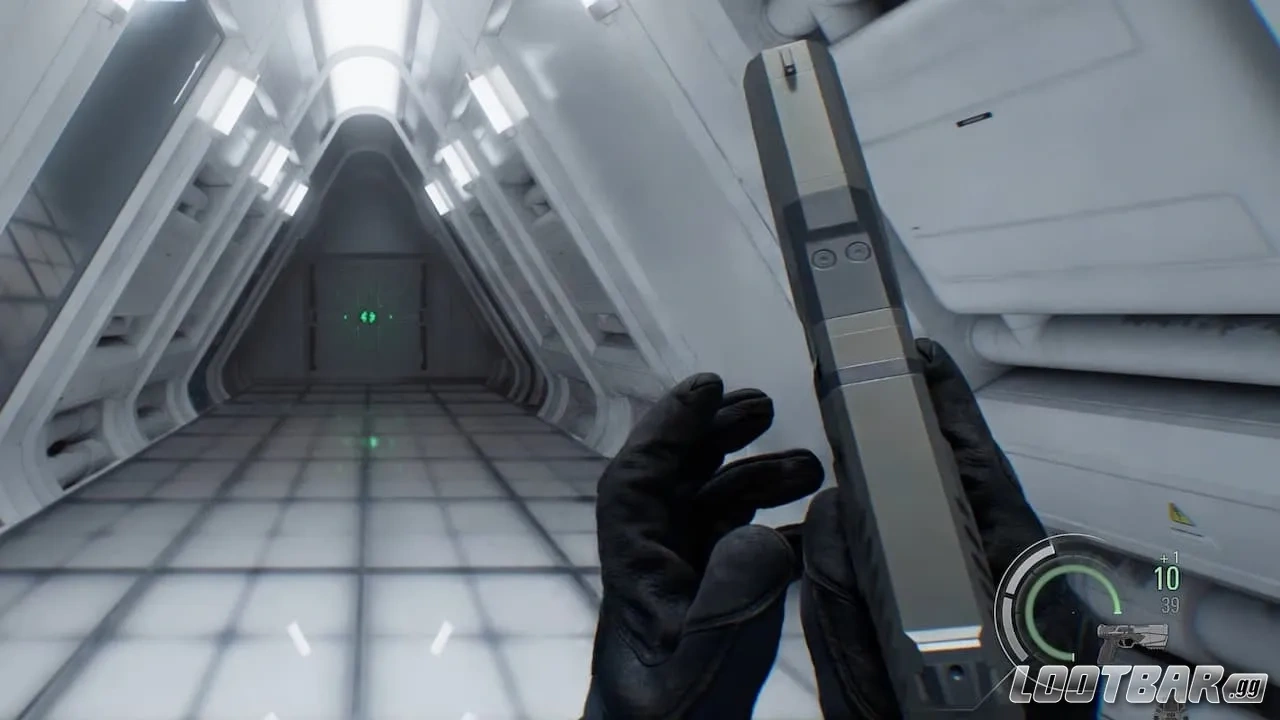The width and height of the screenshot is (1280, 720).
Task: Select the pistol weapon icon in the HUD
Action: 1133,639
